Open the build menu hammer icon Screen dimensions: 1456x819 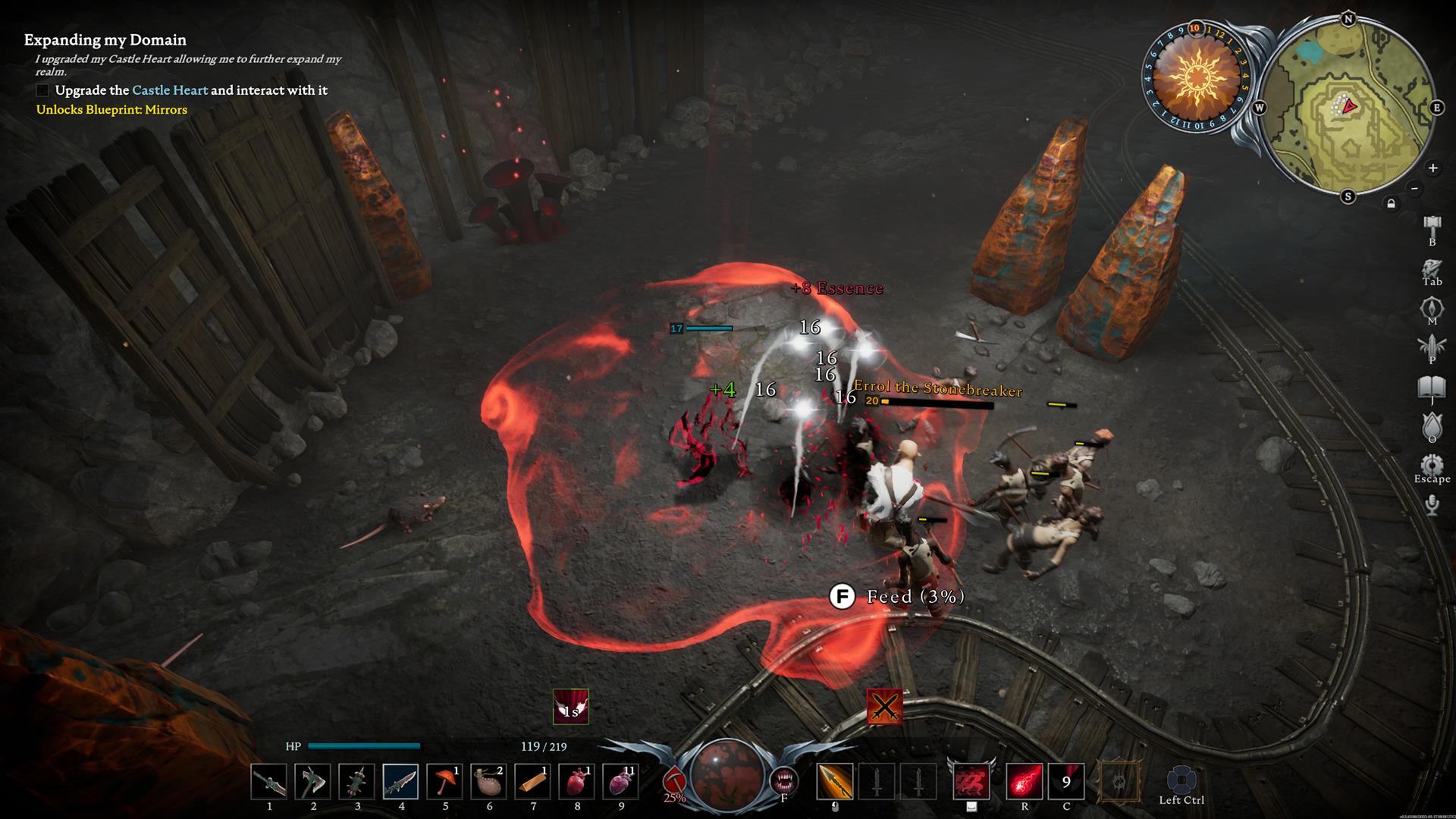point(1432,226)
